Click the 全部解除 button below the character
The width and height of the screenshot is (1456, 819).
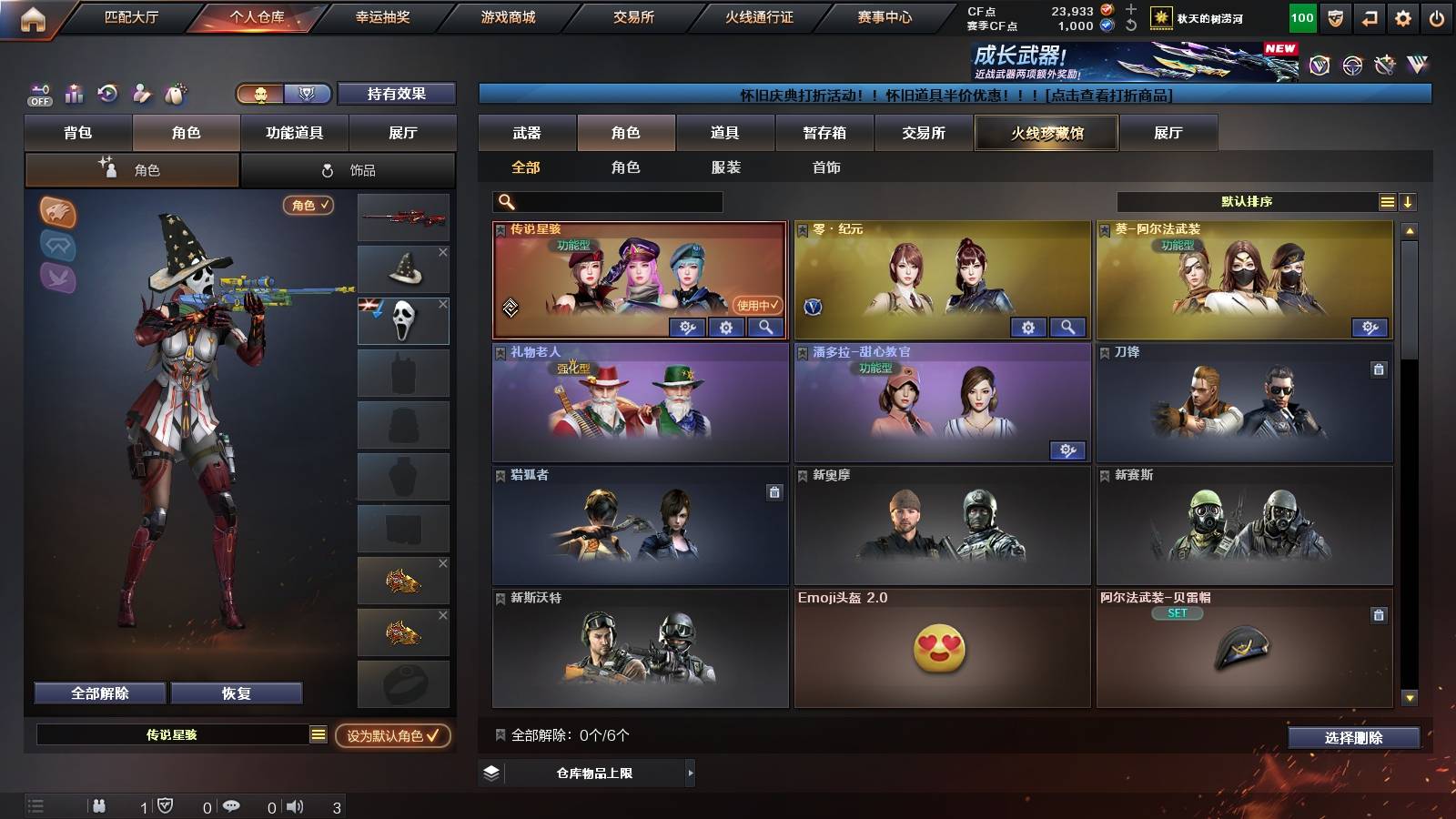98,693
